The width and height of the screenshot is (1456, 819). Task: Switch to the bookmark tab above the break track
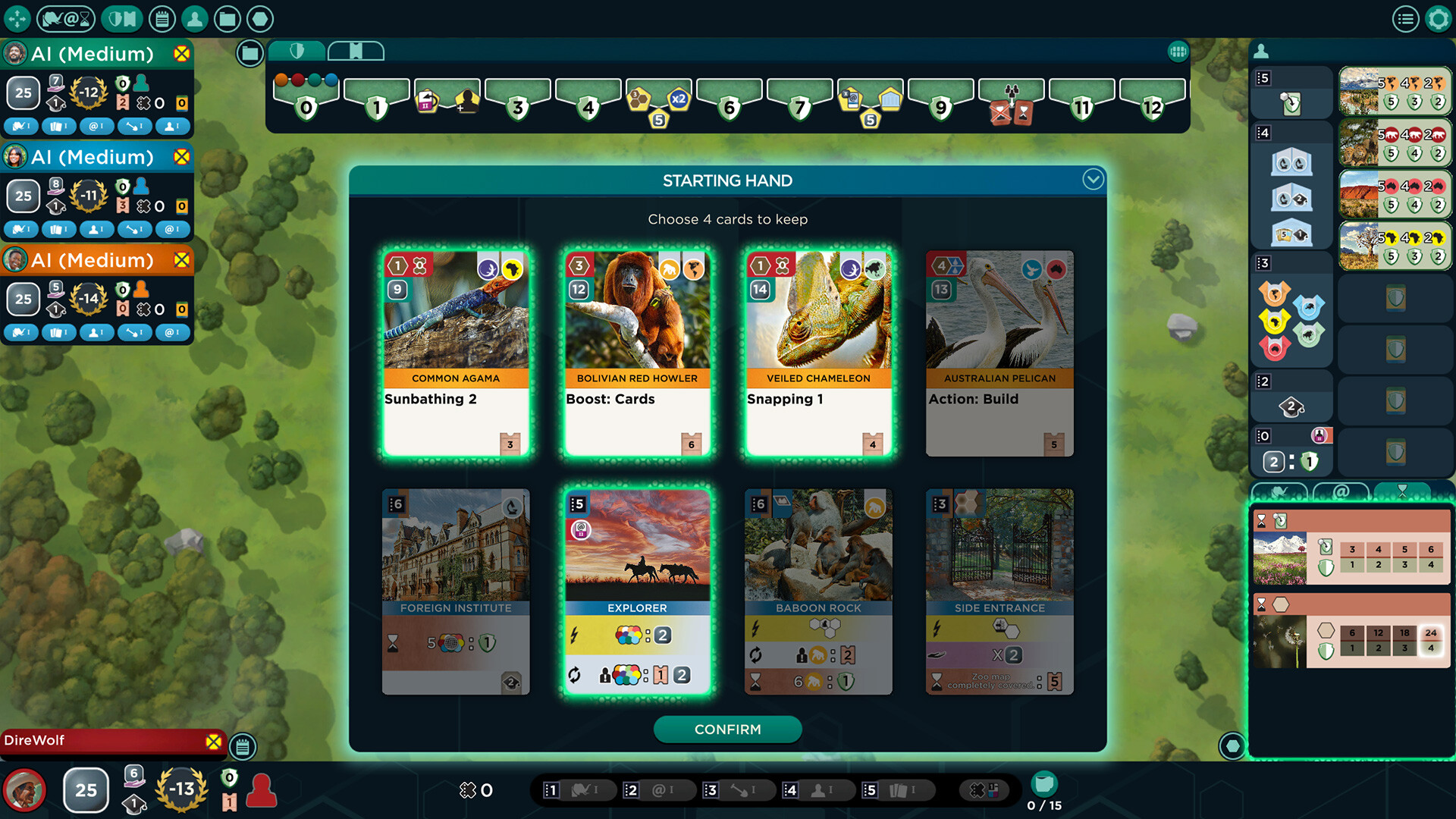pyautogui.click(x=356, y=50)
